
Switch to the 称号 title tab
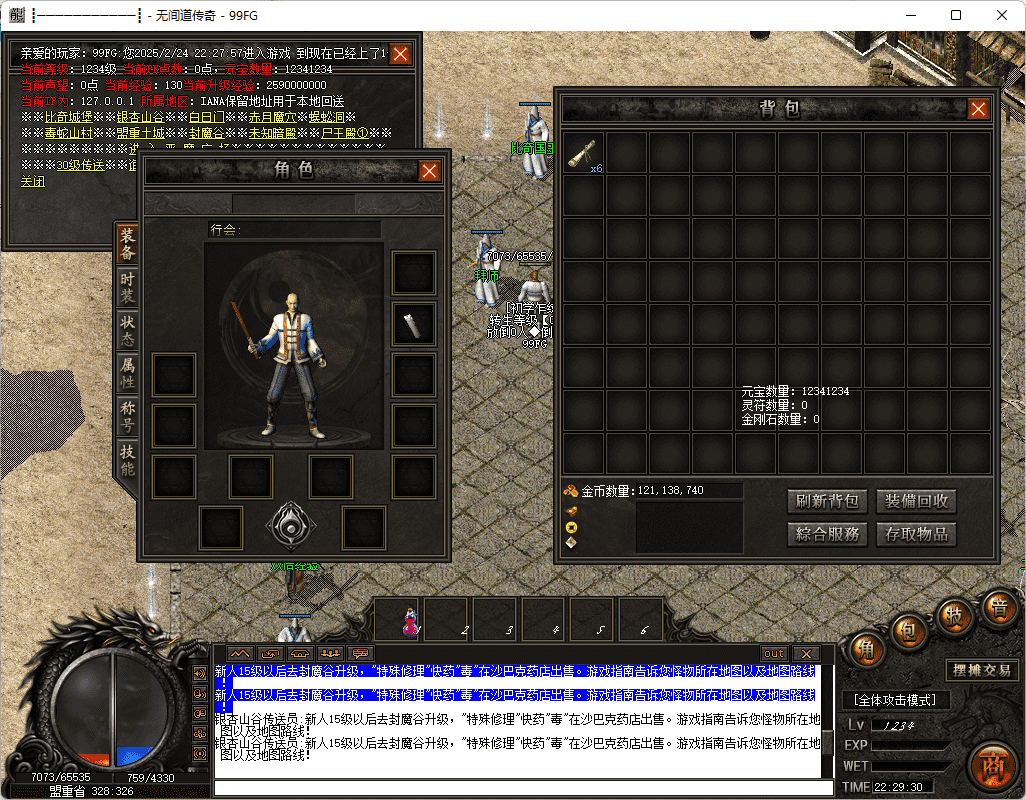click(x=127, y=416)
